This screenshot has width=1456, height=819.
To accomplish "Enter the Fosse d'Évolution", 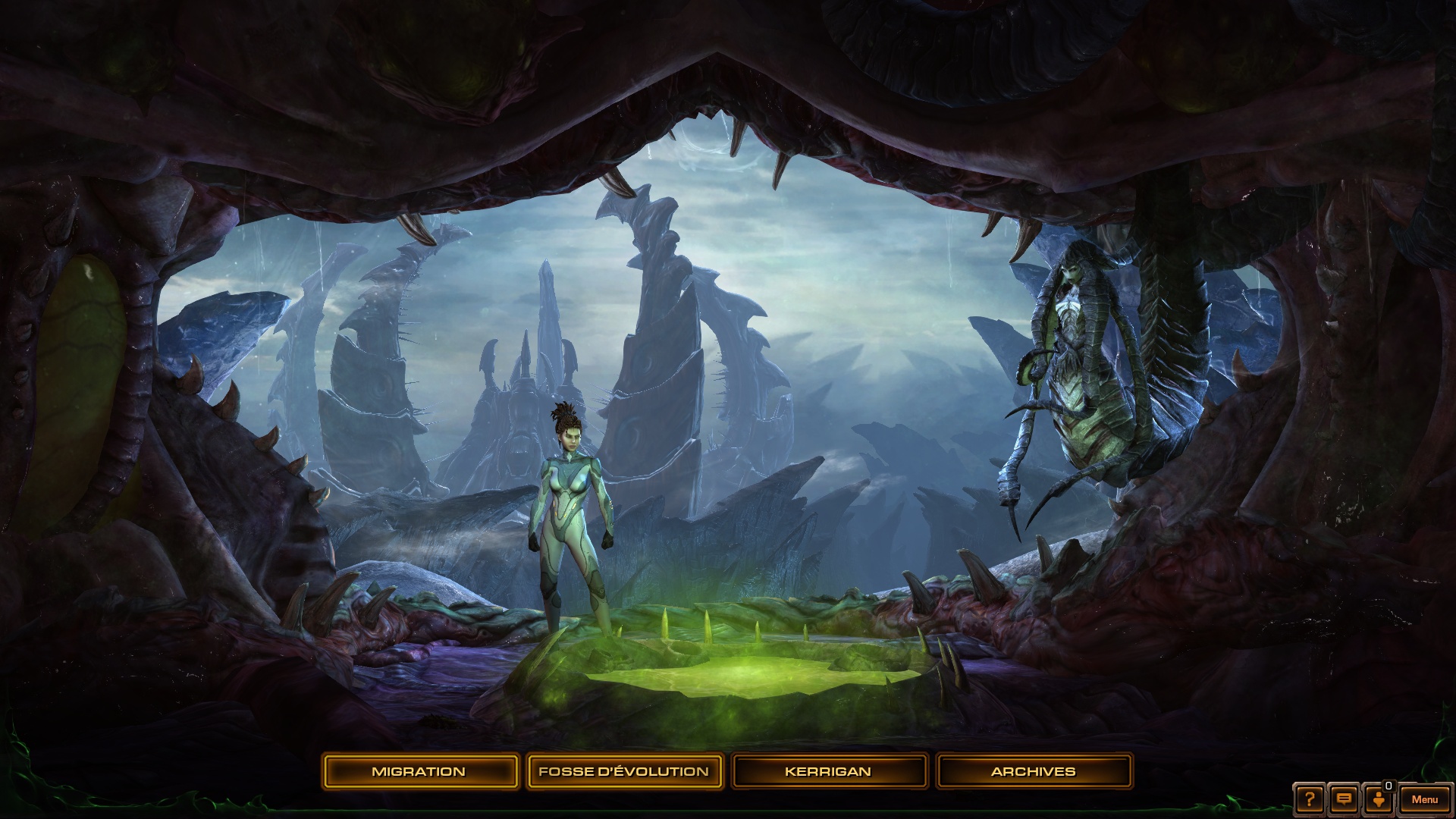I will click(623, 771).
